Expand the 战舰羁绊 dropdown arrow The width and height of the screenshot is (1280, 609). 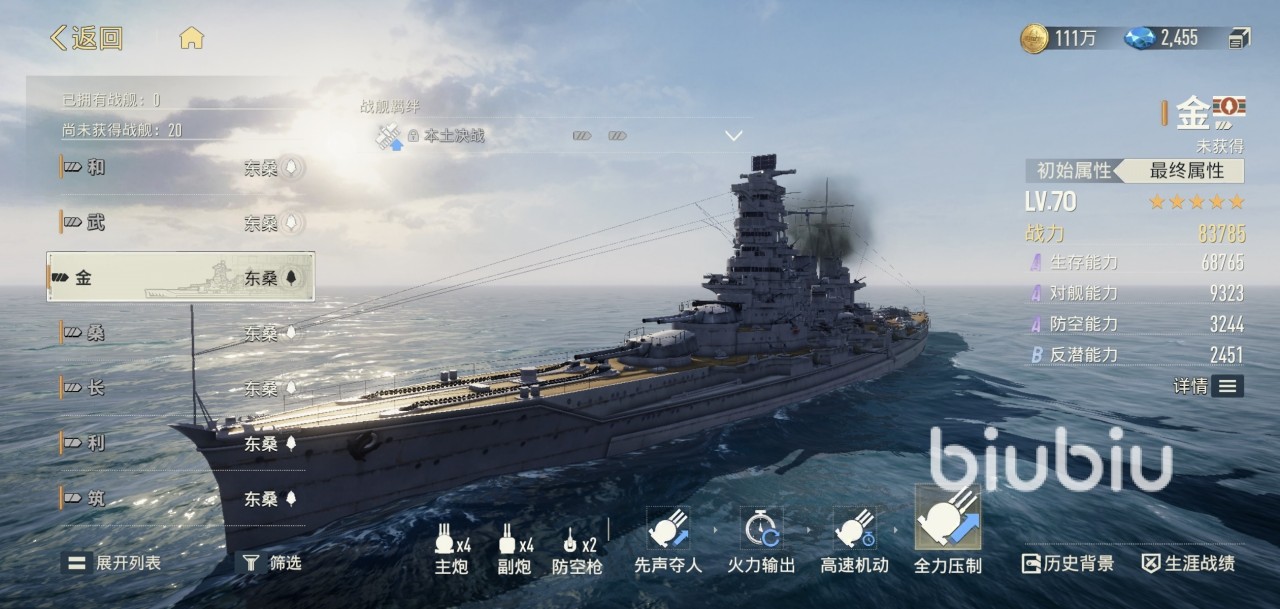pyautogui.click(x=734, y=135)
